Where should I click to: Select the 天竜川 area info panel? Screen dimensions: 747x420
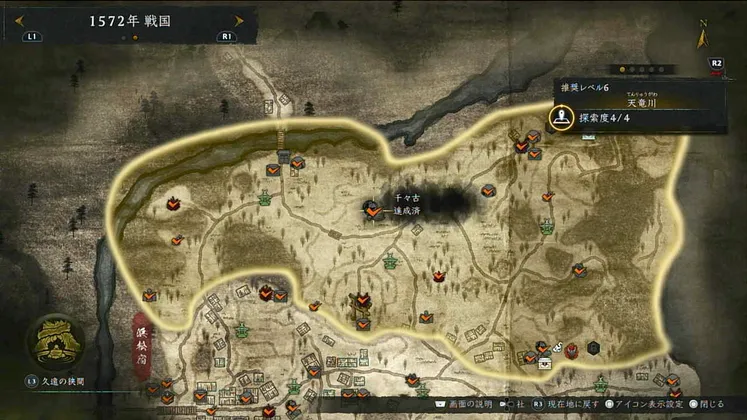[x=640, y=107]
